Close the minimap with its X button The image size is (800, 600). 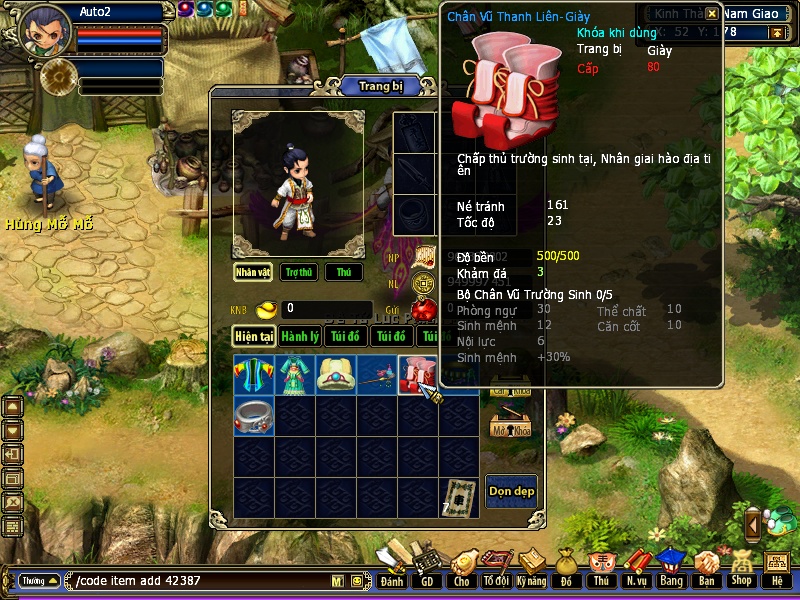pos(711,14)
